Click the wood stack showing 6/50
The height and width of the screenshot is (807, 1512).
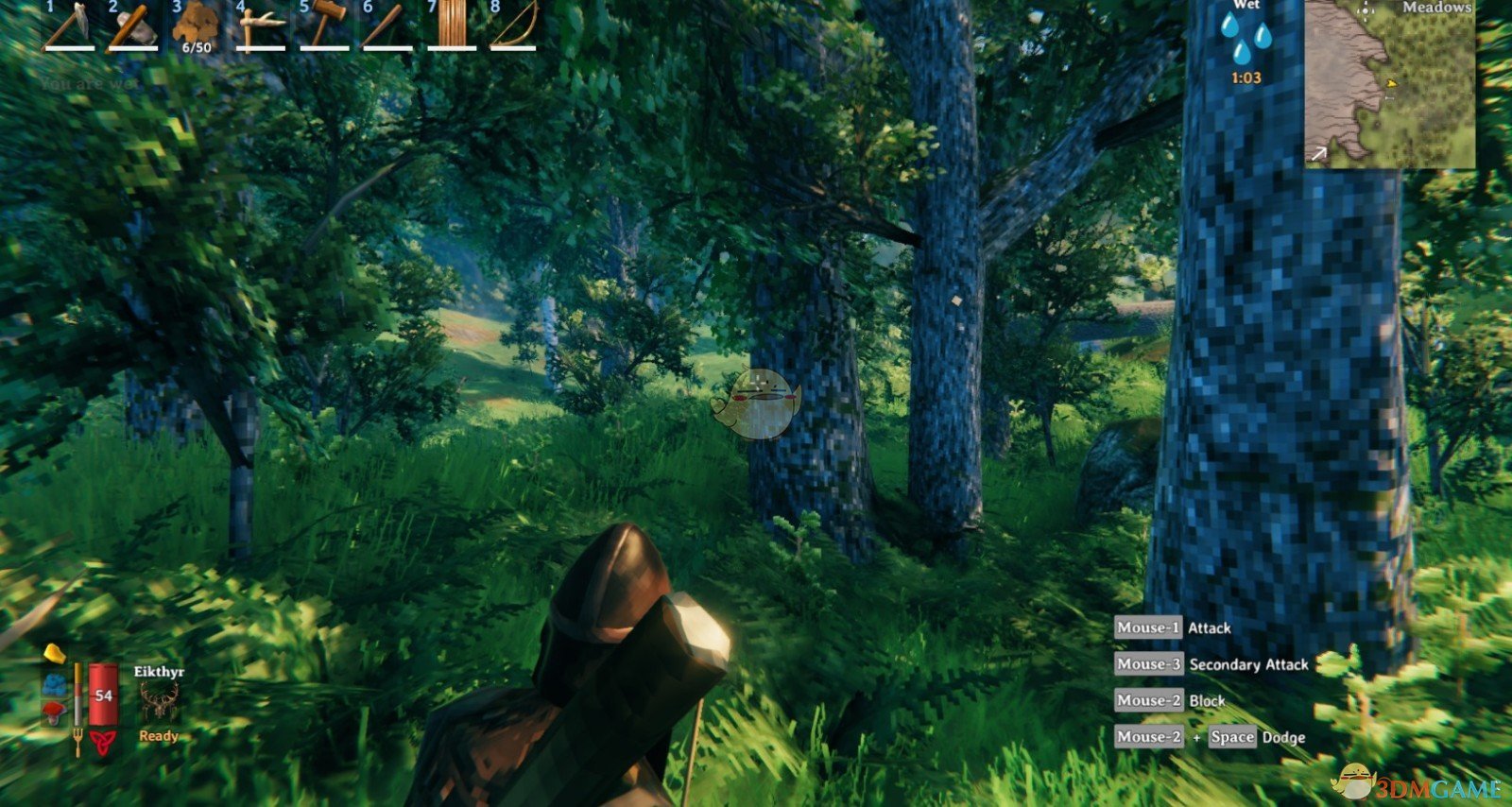[x=194, y=26]
